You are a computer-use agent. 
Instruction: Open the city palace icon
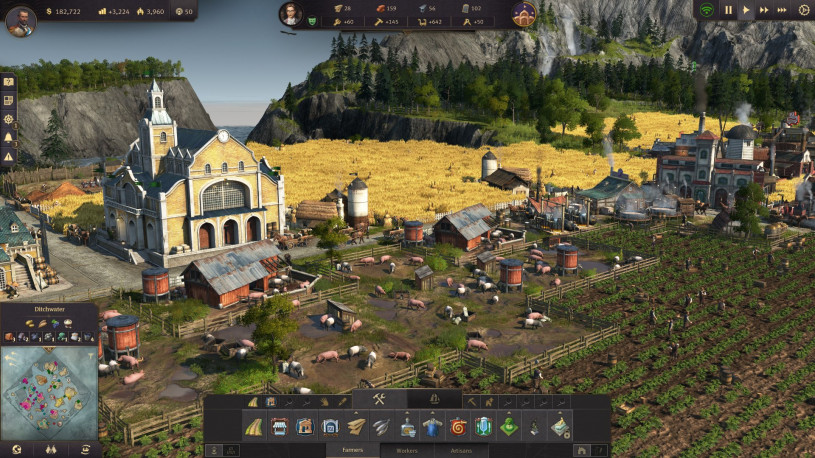(x=523, y=14)
